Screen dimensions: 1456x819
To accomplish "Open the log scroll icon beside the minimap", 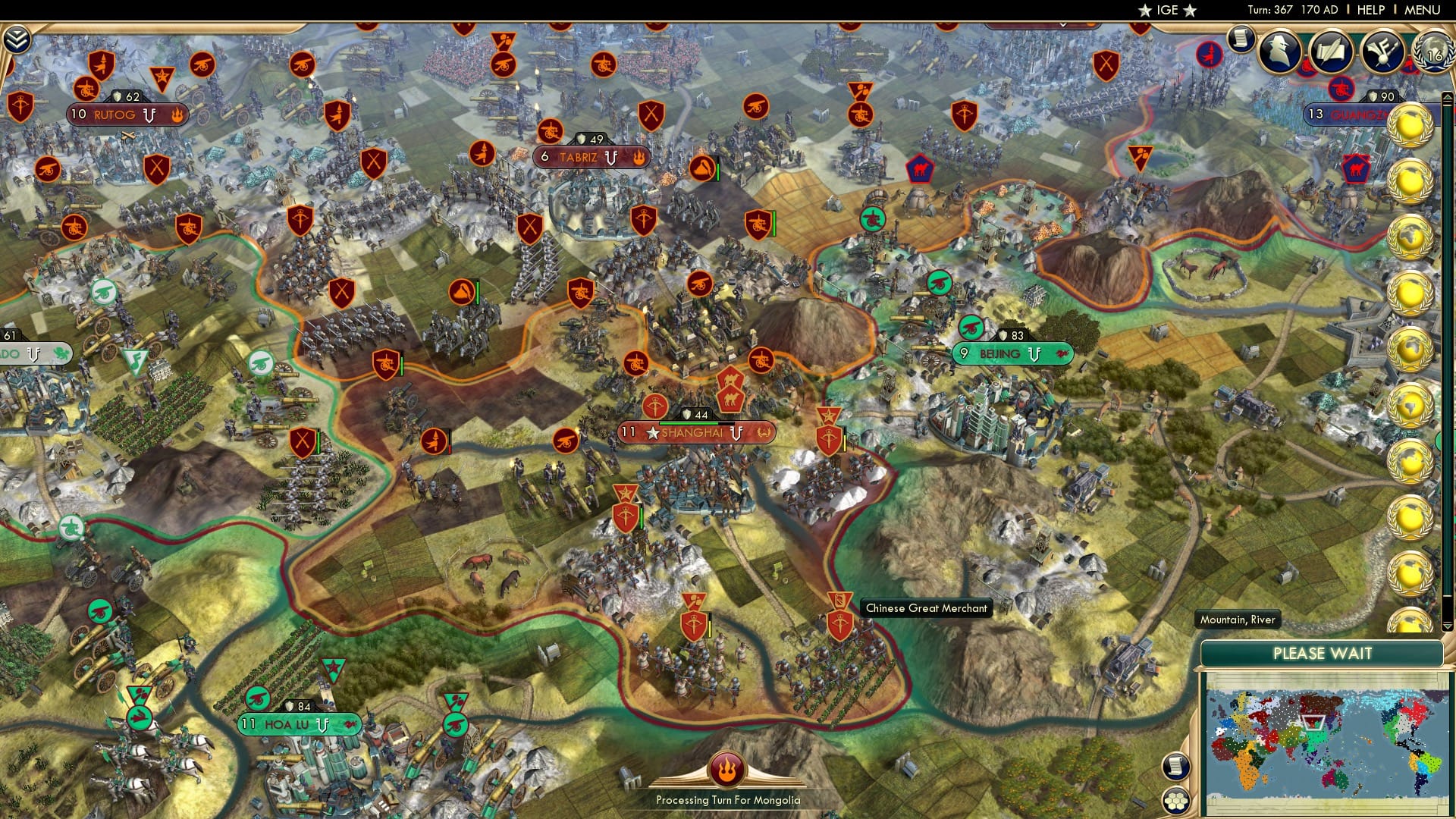I will click(1176, 767).
